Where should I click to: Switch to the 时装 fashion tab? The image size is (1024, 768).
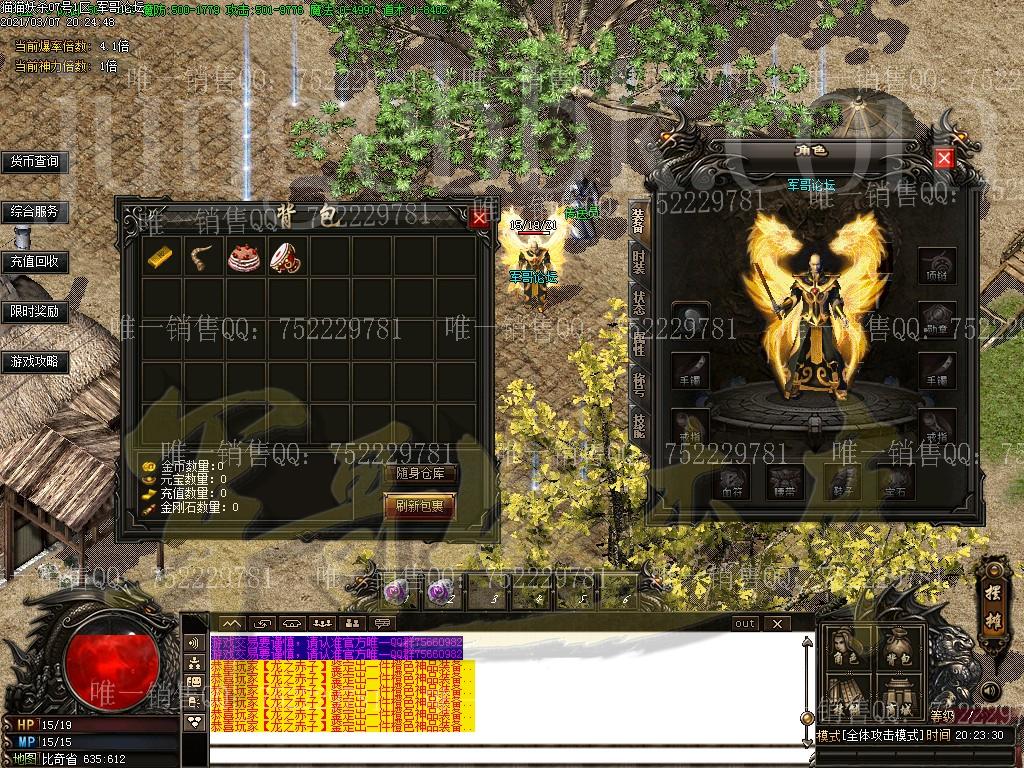[x=639, y=263]
